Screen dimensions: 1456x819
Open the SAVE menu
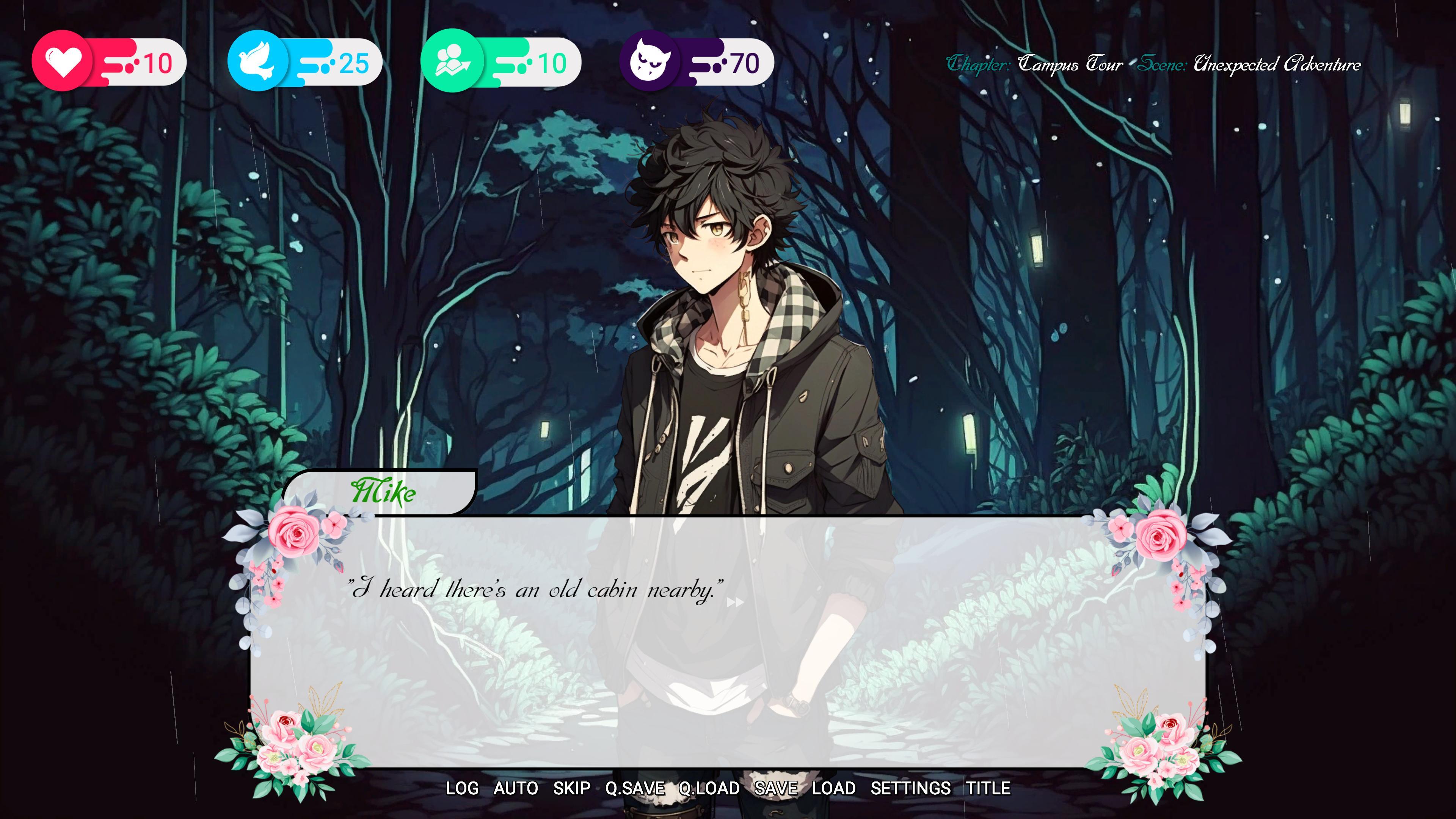click(x=777, y=788)
